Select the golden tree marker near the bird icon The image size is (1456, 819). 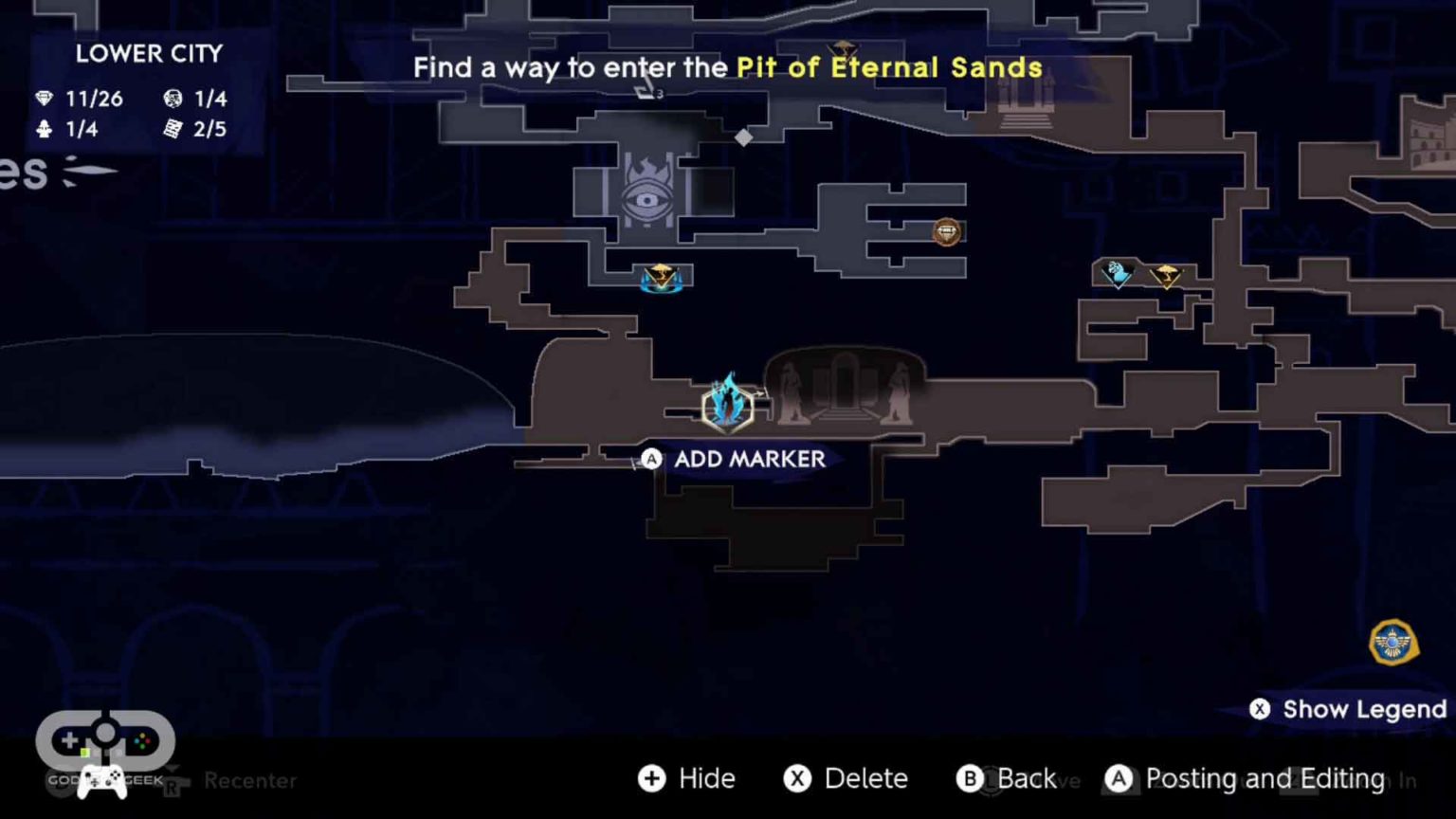[1168, 276]
